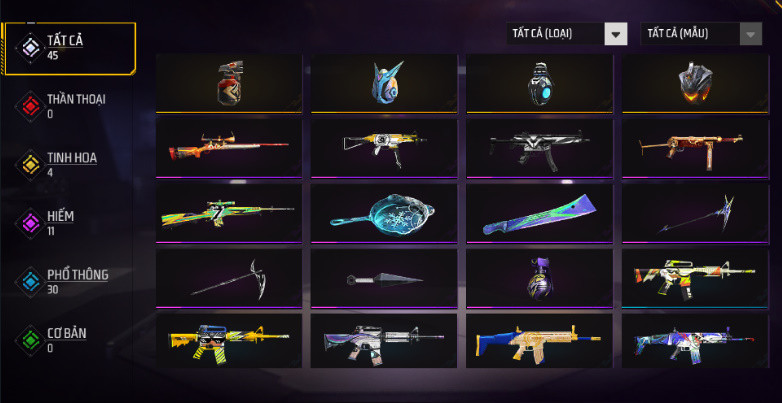Open the Tất Cả (Mẫu) dropdown
This screenshot has width=782, height=403.
[700, 34]
